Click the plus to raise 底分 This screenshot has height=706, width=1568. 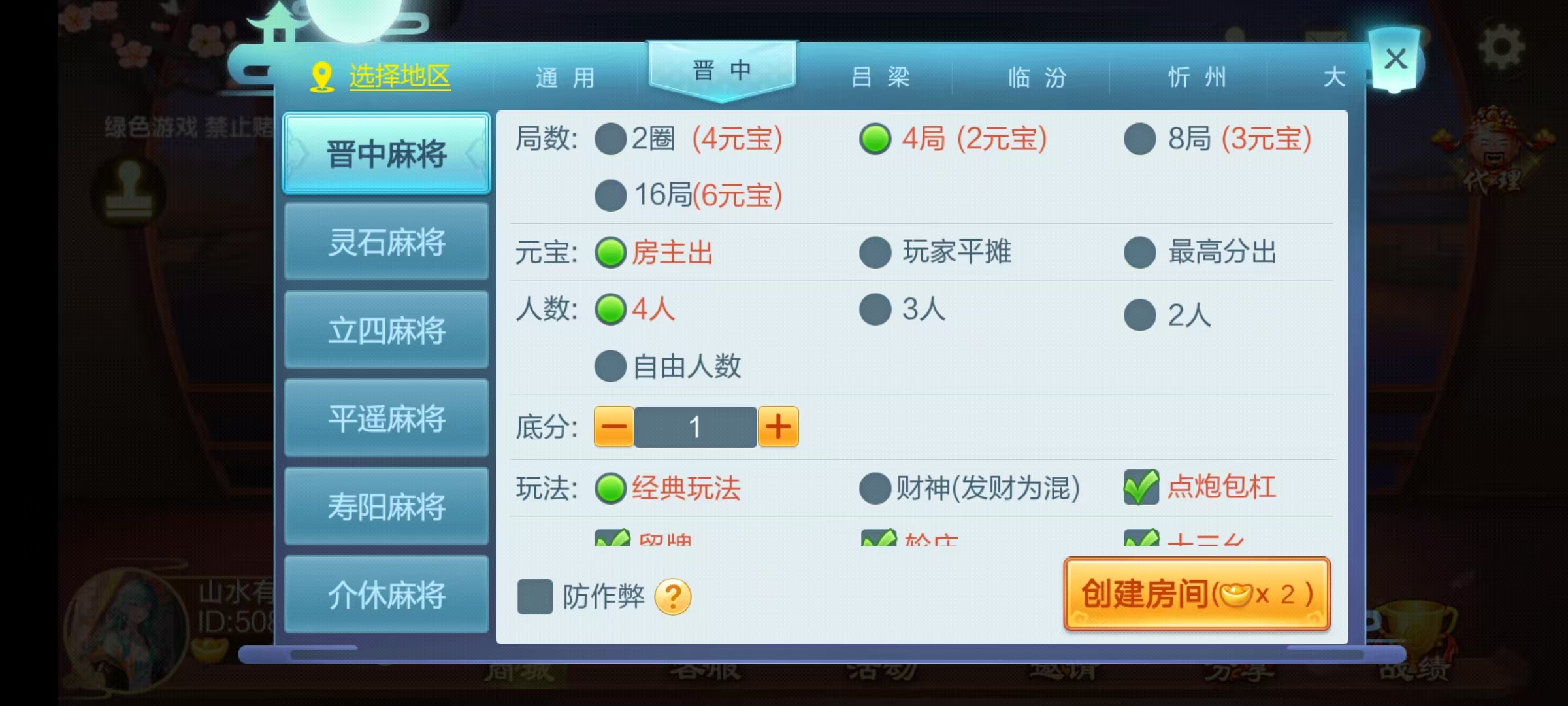[x=777, y=426]
